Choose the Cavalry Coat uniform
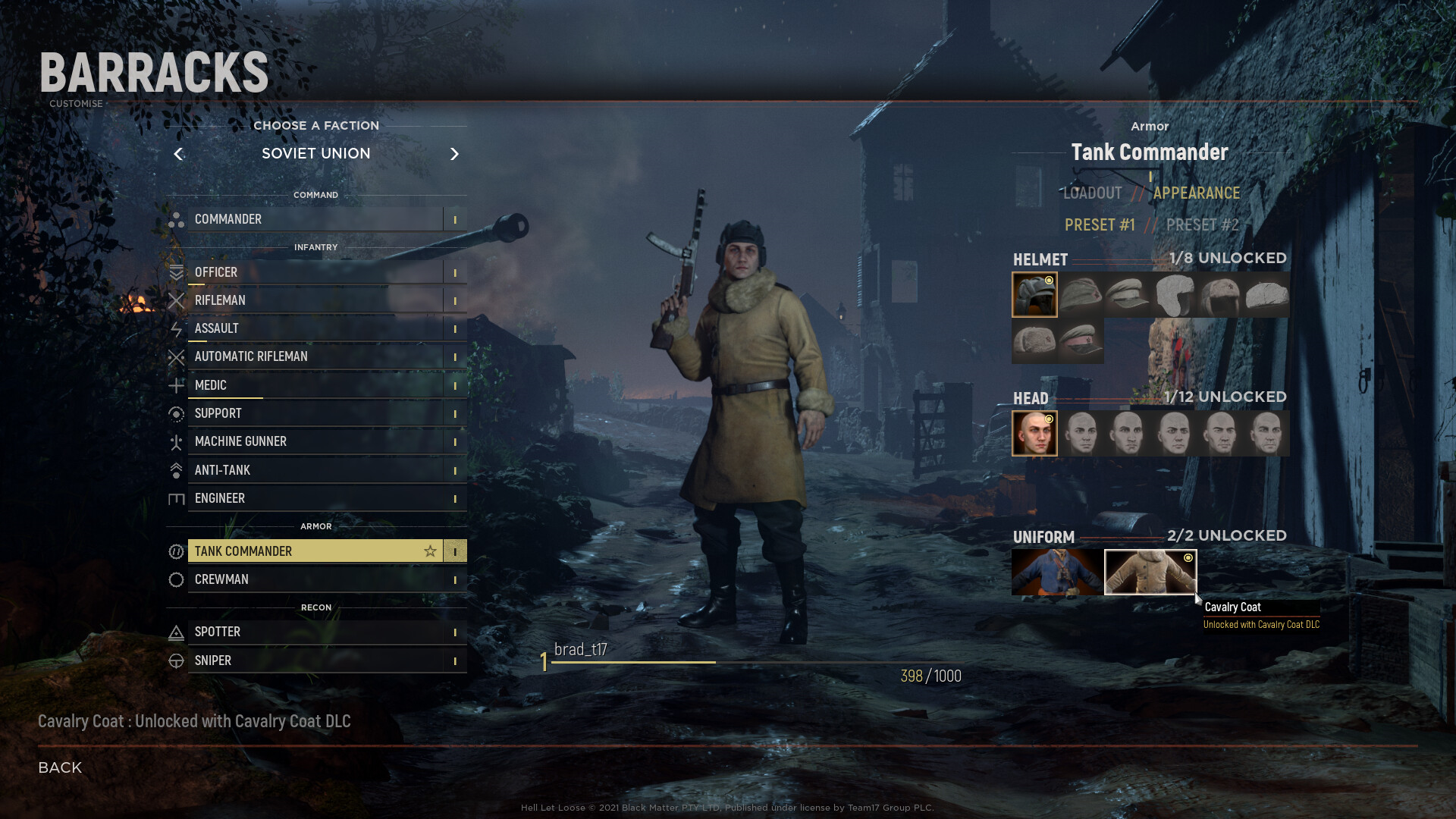The image size is (1456, 819). click(x=1150, y=573)
